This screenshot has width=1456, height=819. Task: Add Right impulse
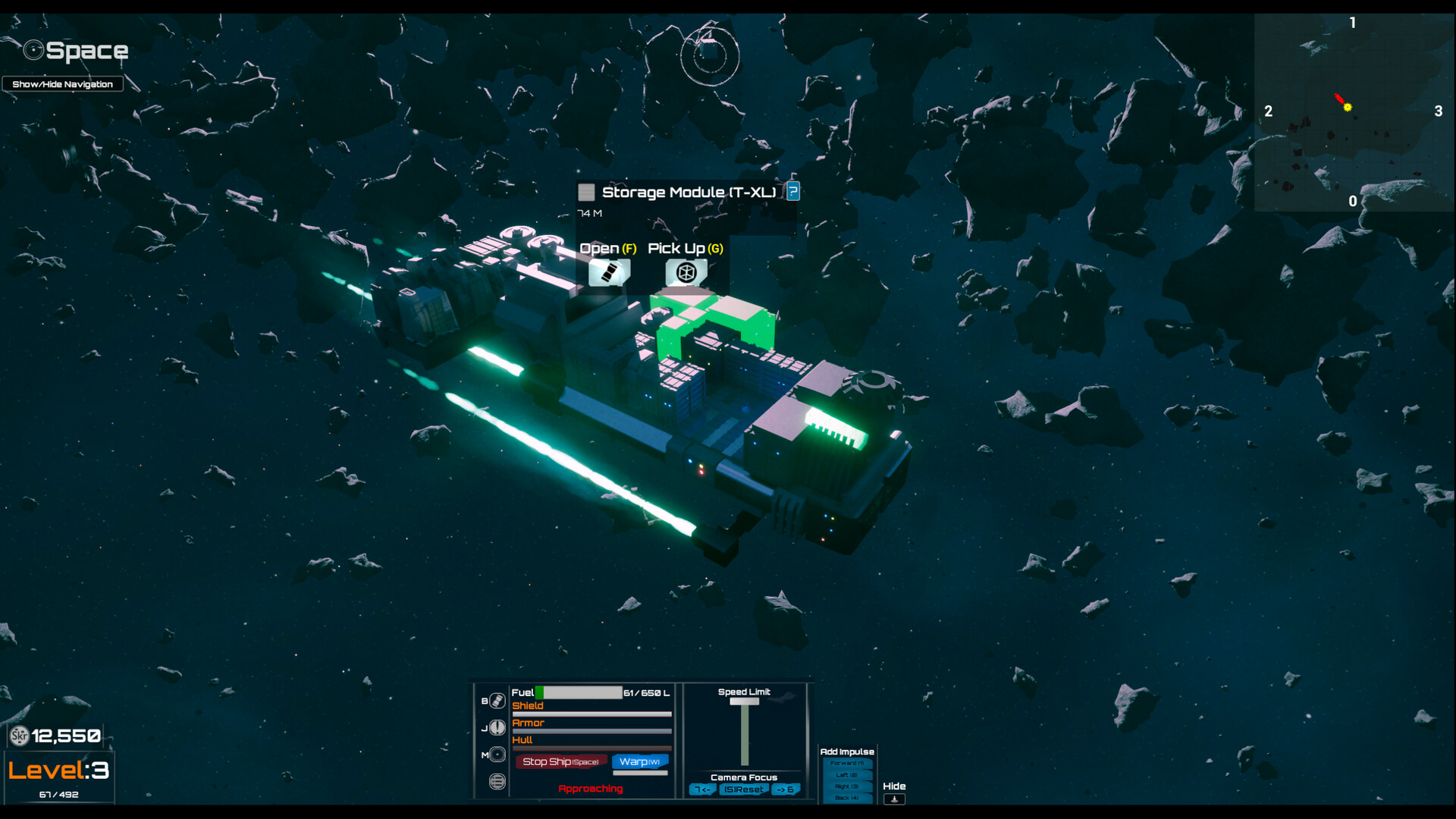coord(847,786)
